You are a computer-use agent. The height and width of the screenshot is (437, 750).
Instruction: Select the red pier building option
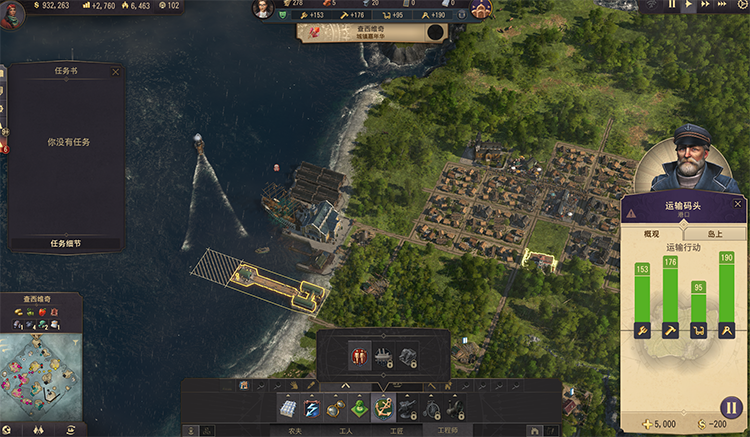[x=359, y=355]
